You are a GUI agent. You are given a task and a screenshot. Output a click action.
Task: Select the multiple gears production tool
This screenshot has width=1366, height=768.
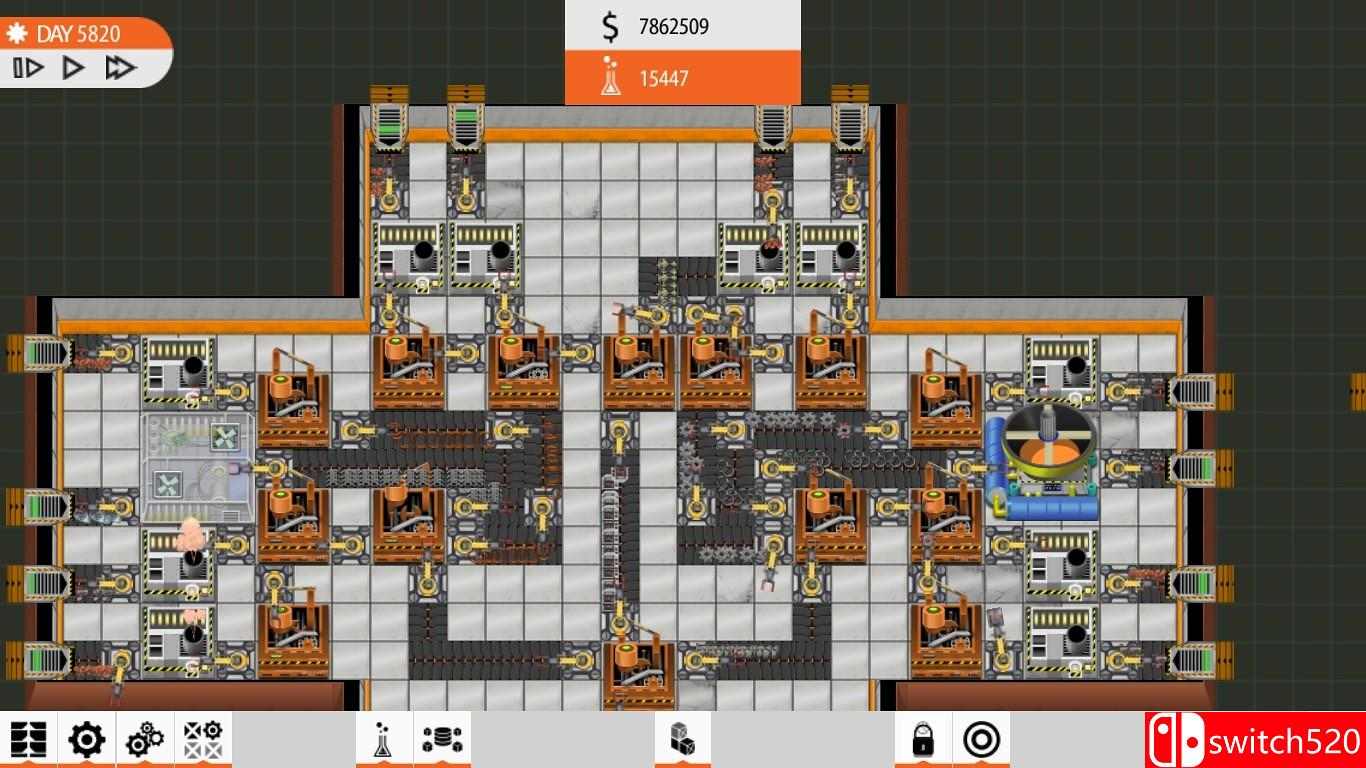pyautogui.click(x=143, y=741)
